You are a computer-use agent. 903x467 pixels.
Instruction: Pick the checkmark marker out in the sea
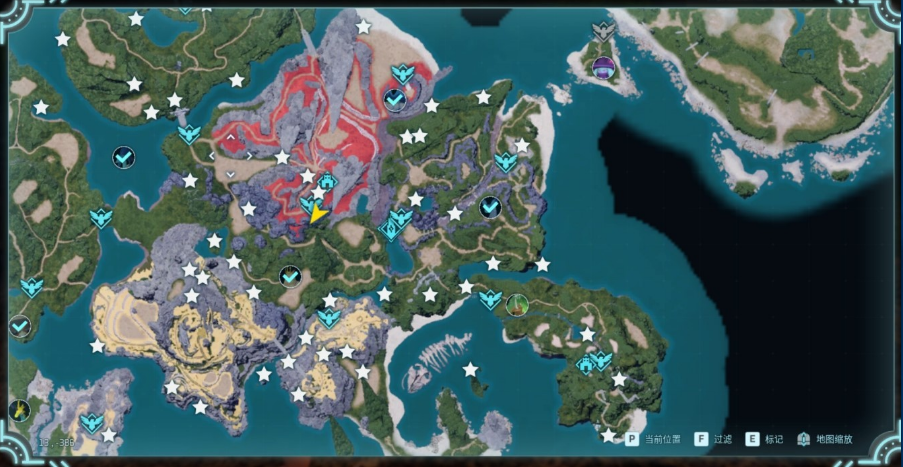pyautogui.click(x=123, y=157)
